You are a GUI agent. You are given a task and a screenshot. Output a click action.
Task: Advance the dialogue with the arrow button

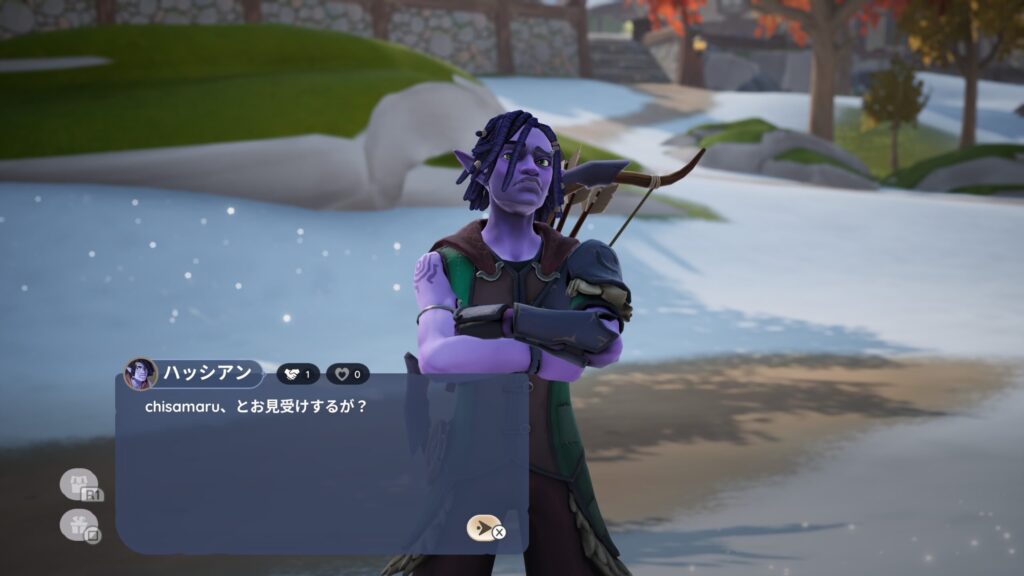coord(483,527)
